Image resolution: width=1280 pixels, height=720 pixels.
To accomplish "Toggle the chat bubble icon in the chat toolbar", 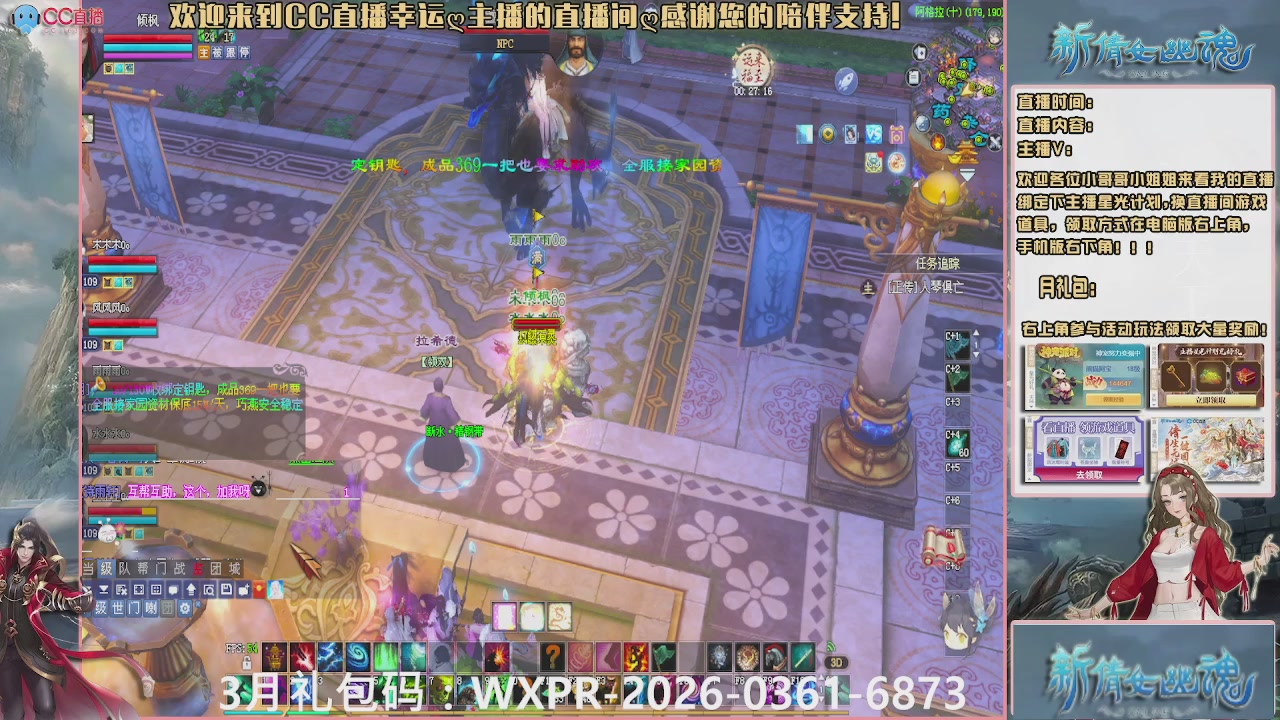I will coord(173,590).
